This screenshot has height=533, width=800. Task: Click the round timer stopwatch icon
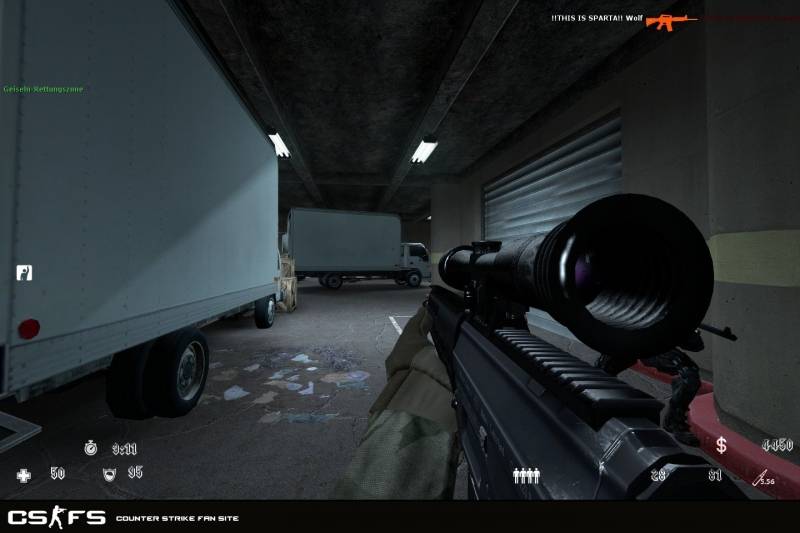91,449
